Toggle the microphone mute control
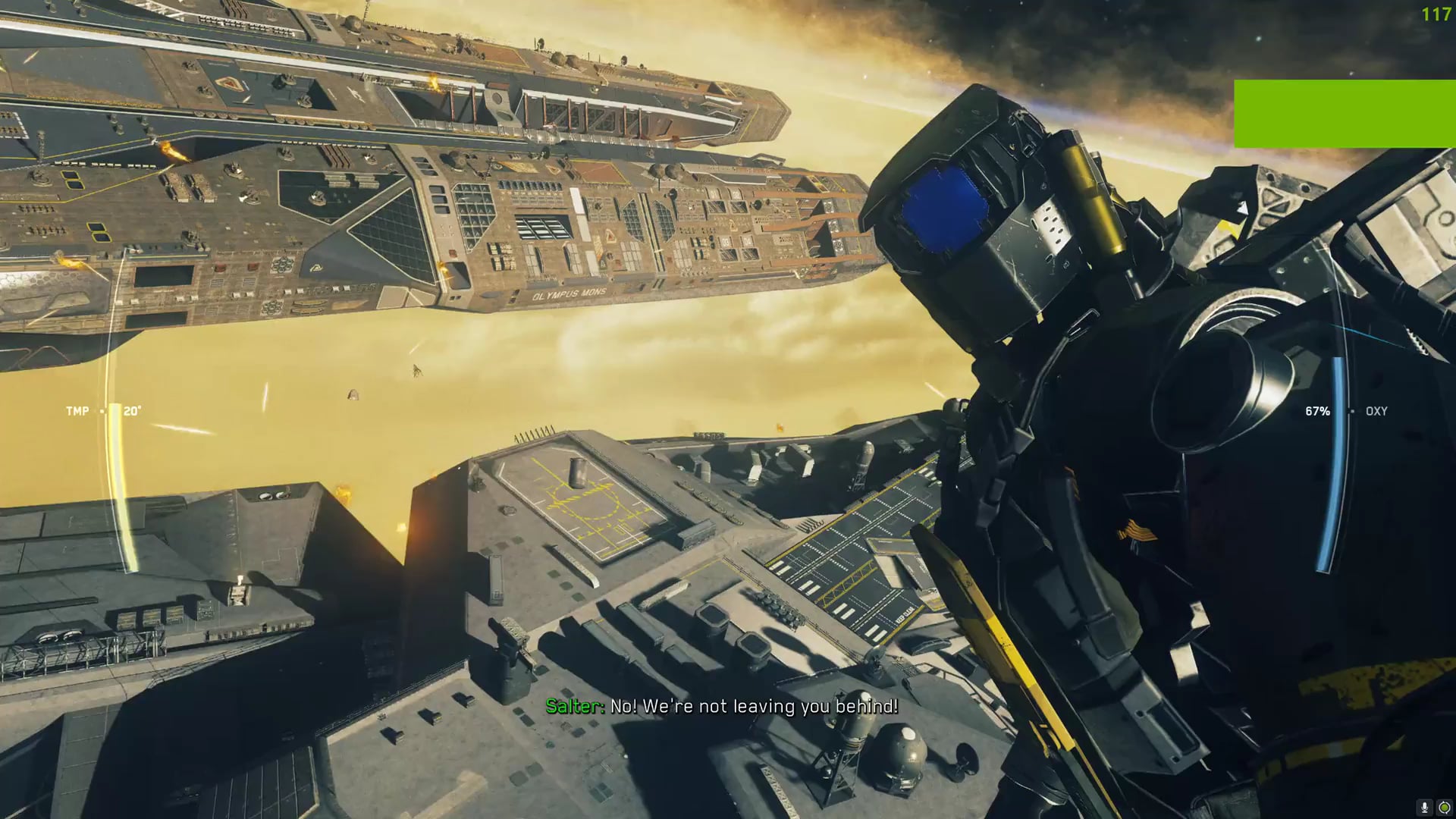The image size is (1456, 819). click(x=1423, y=807)
